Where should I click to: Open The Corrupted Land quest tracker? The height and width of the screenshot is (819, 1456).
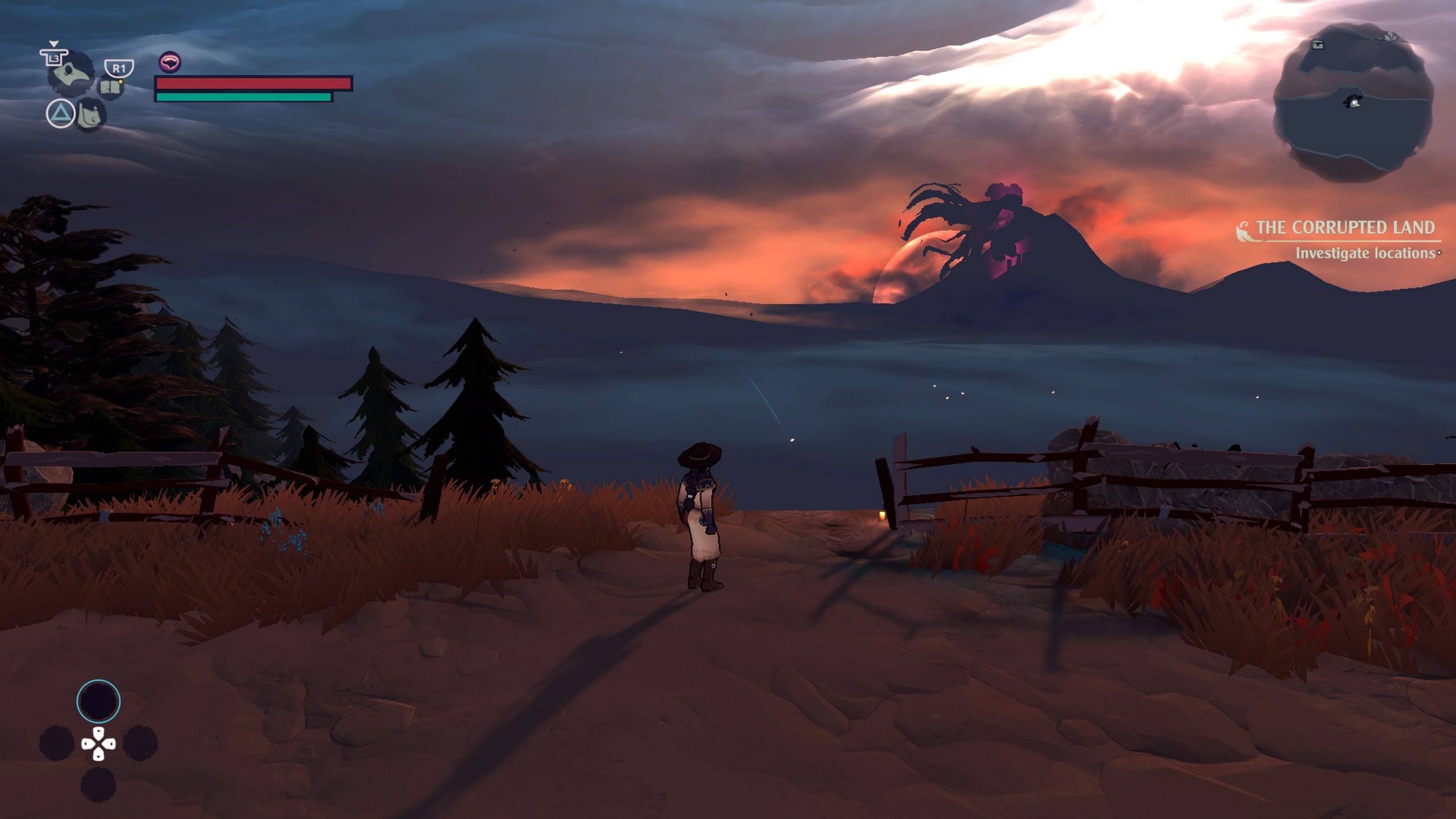[x=1345, y=228]
